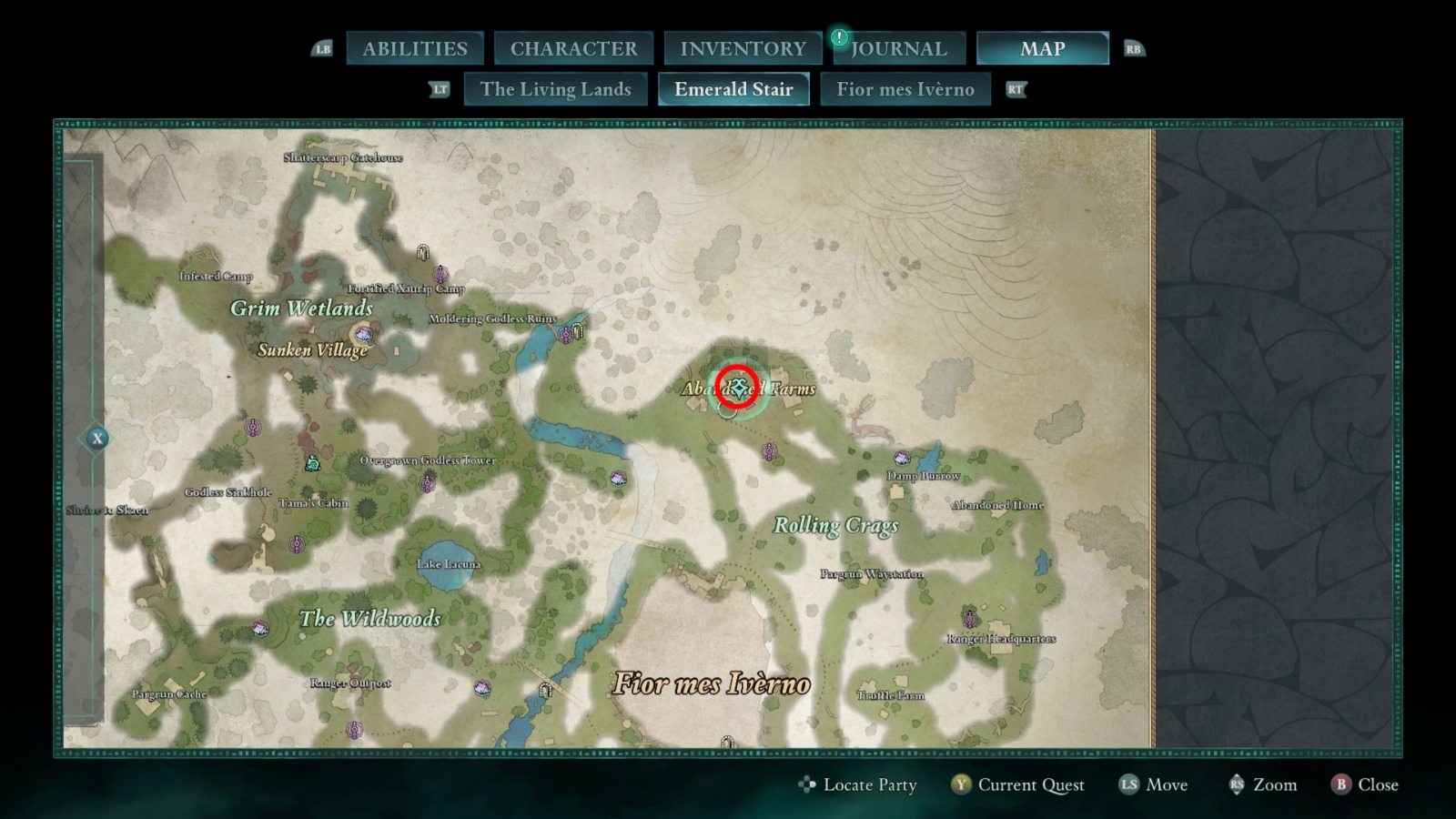Select the marker near Pargrun Cache
Image resolution: width=1456 pixels, height=819 pixels.
pyautogui.click(x=259, y=628)
